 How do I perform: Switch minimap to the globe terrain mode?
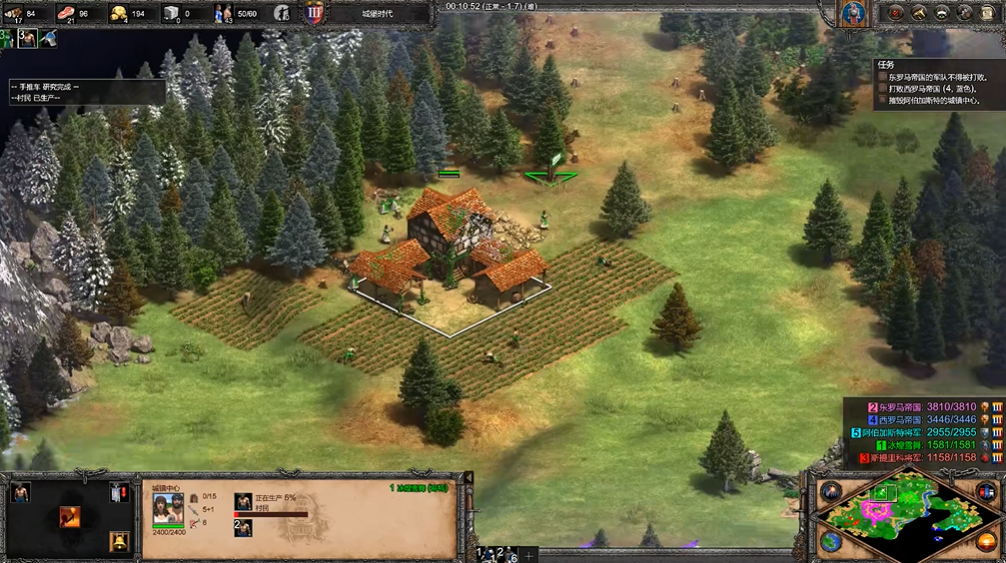click(831, 541)
